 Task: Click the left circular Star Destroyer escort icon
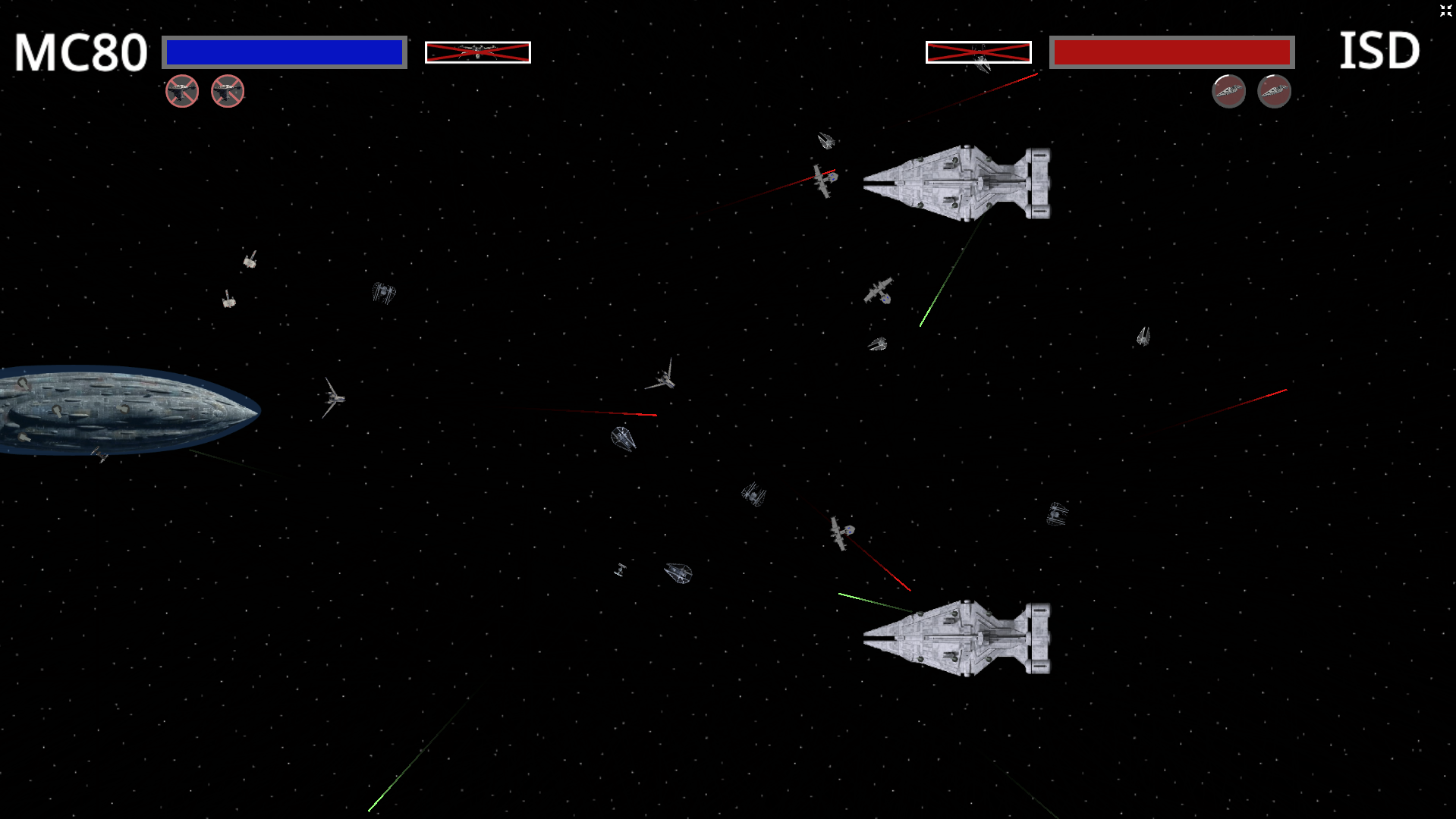(1228, 91)
